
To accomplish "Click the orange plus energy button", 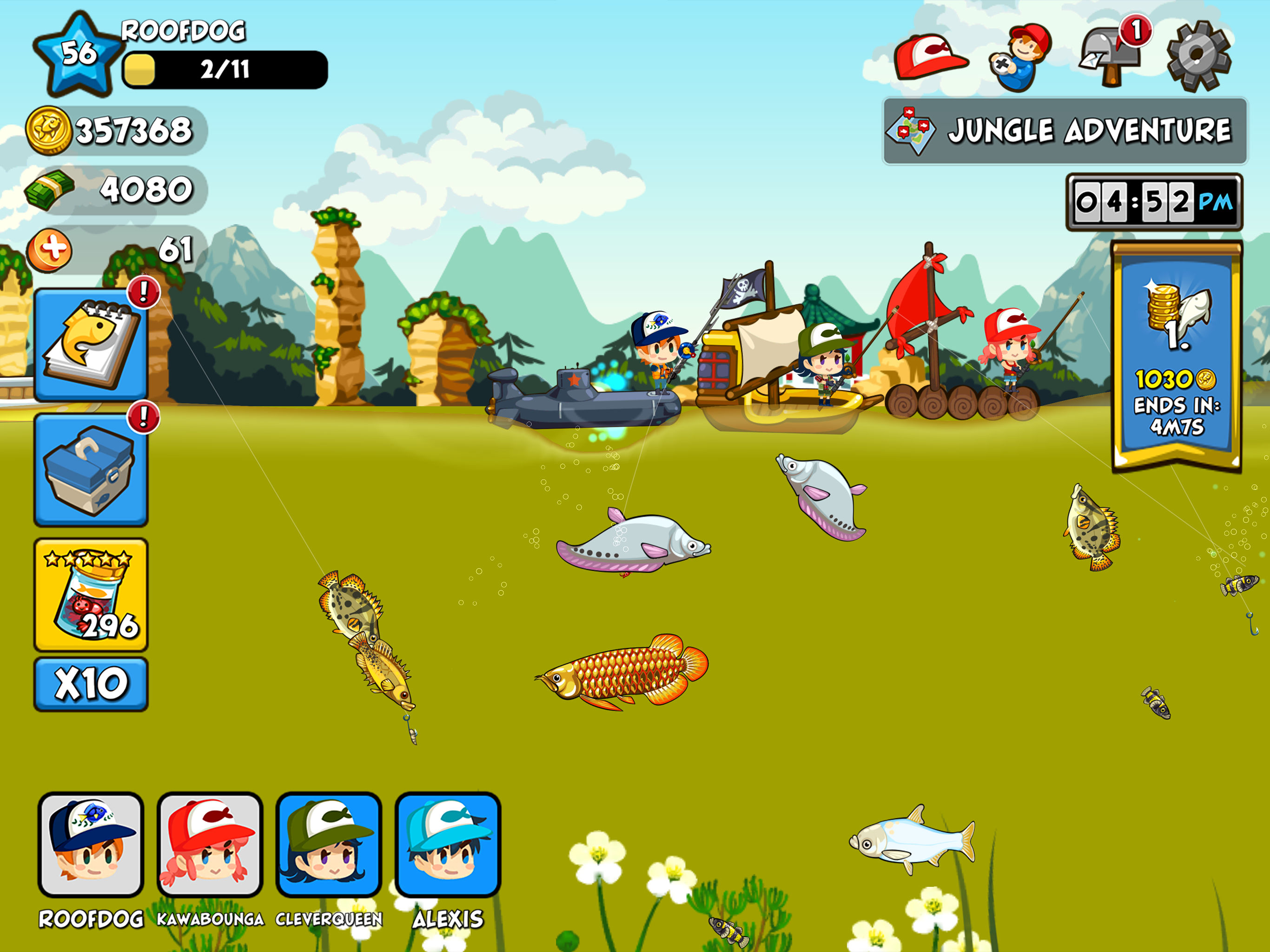I will (50, 251).
